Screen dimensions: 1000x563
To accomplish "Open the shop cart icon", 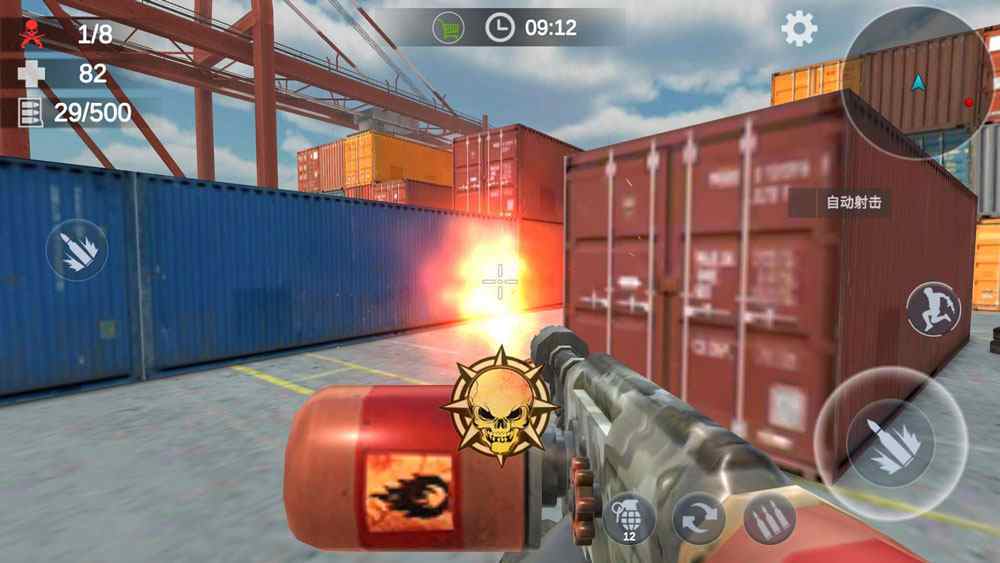I will 448,27.
